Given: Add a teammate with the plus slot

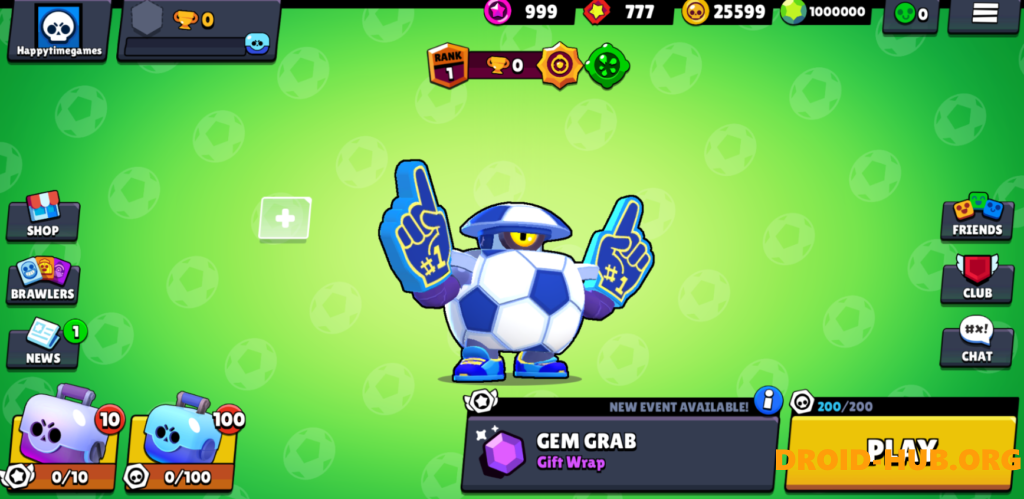Looking at the screenshot, I should (x=285, y=218).
